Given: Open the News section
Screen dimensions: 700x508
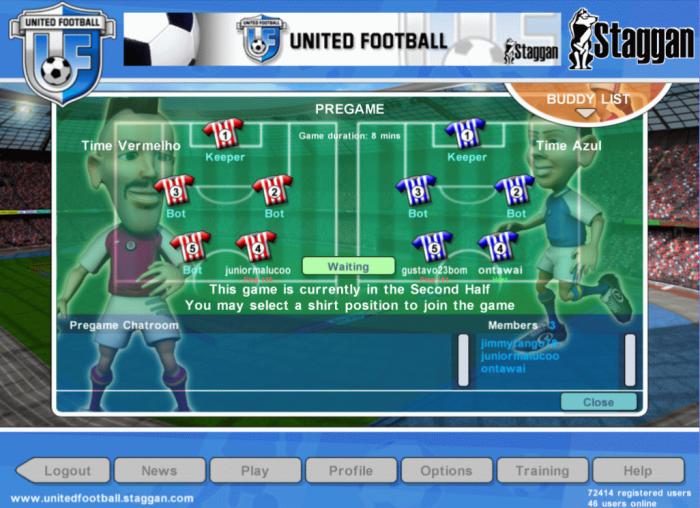Looking at the screenshot, I should pos(159,470).
